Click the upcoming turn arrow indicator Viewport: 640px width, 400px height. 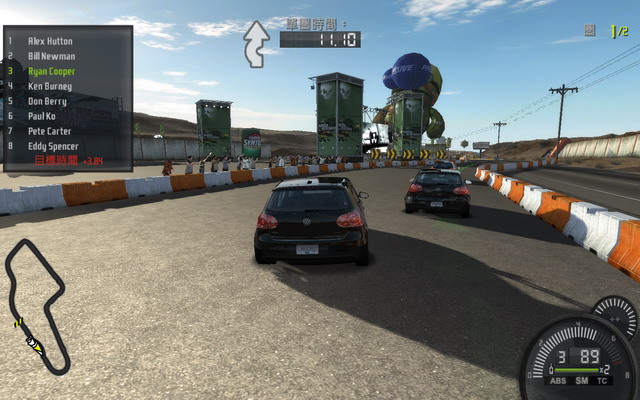tap(256, 44)
